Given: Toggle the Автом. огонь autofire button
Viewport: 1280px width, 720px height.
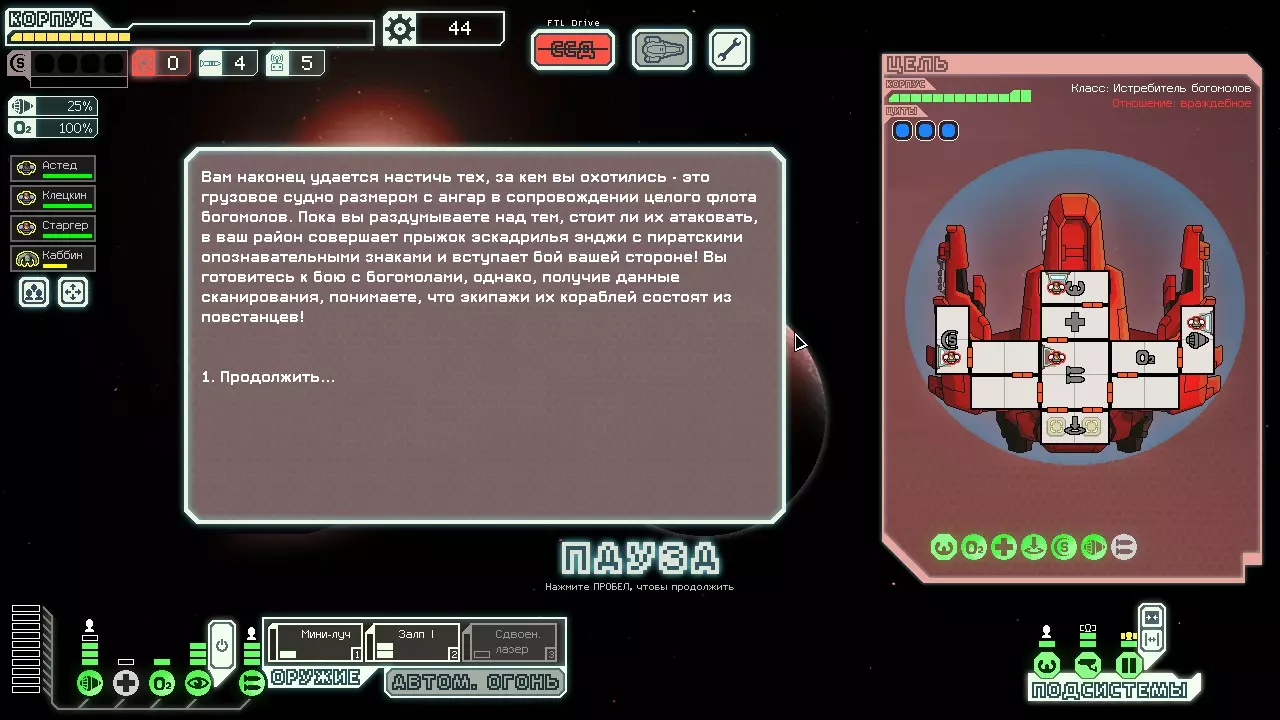Looking at the screenshot, I should tap(476, 683).
